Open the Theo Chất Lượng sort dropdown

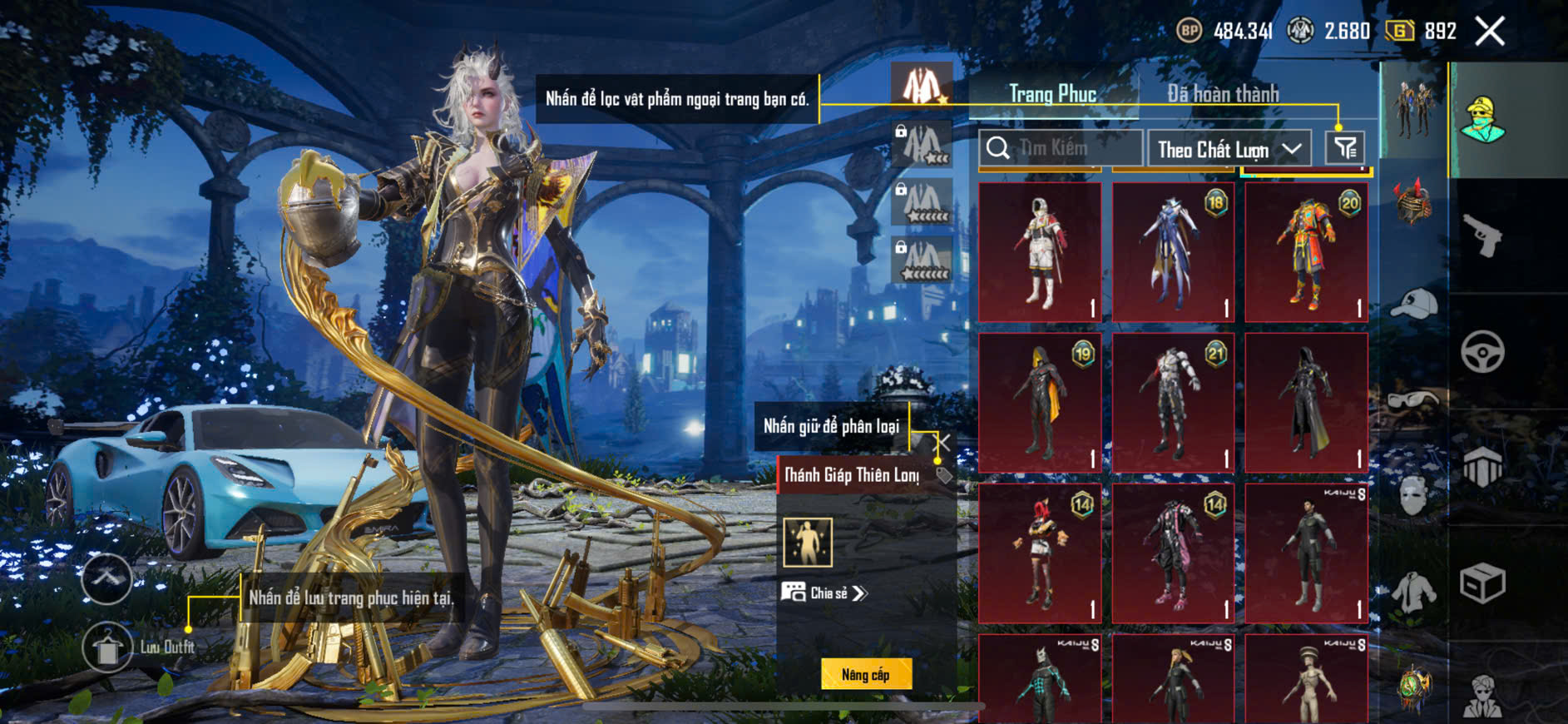coord(1229,150)
